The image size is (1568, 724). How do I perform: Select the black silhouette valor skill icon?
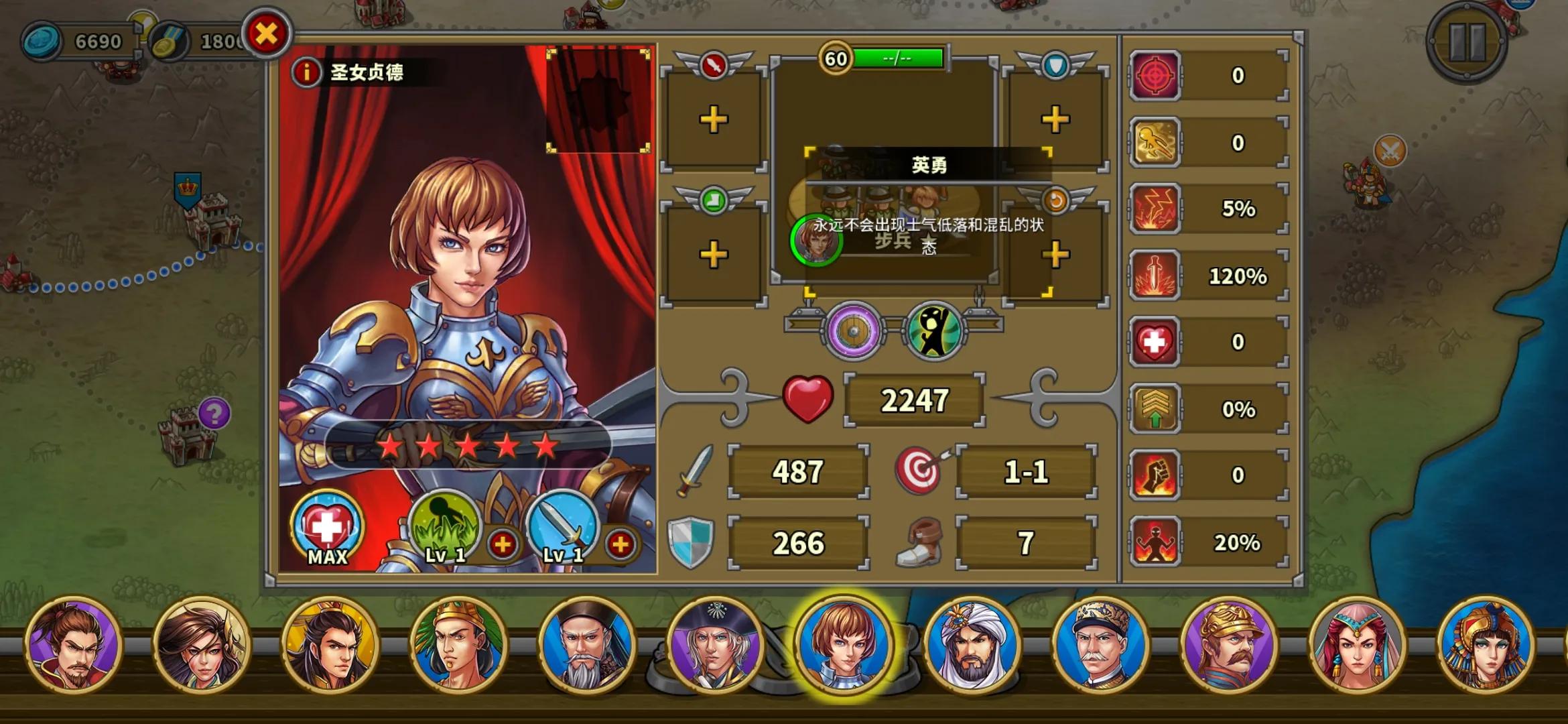pyautogui.click(x=933, y=330)
